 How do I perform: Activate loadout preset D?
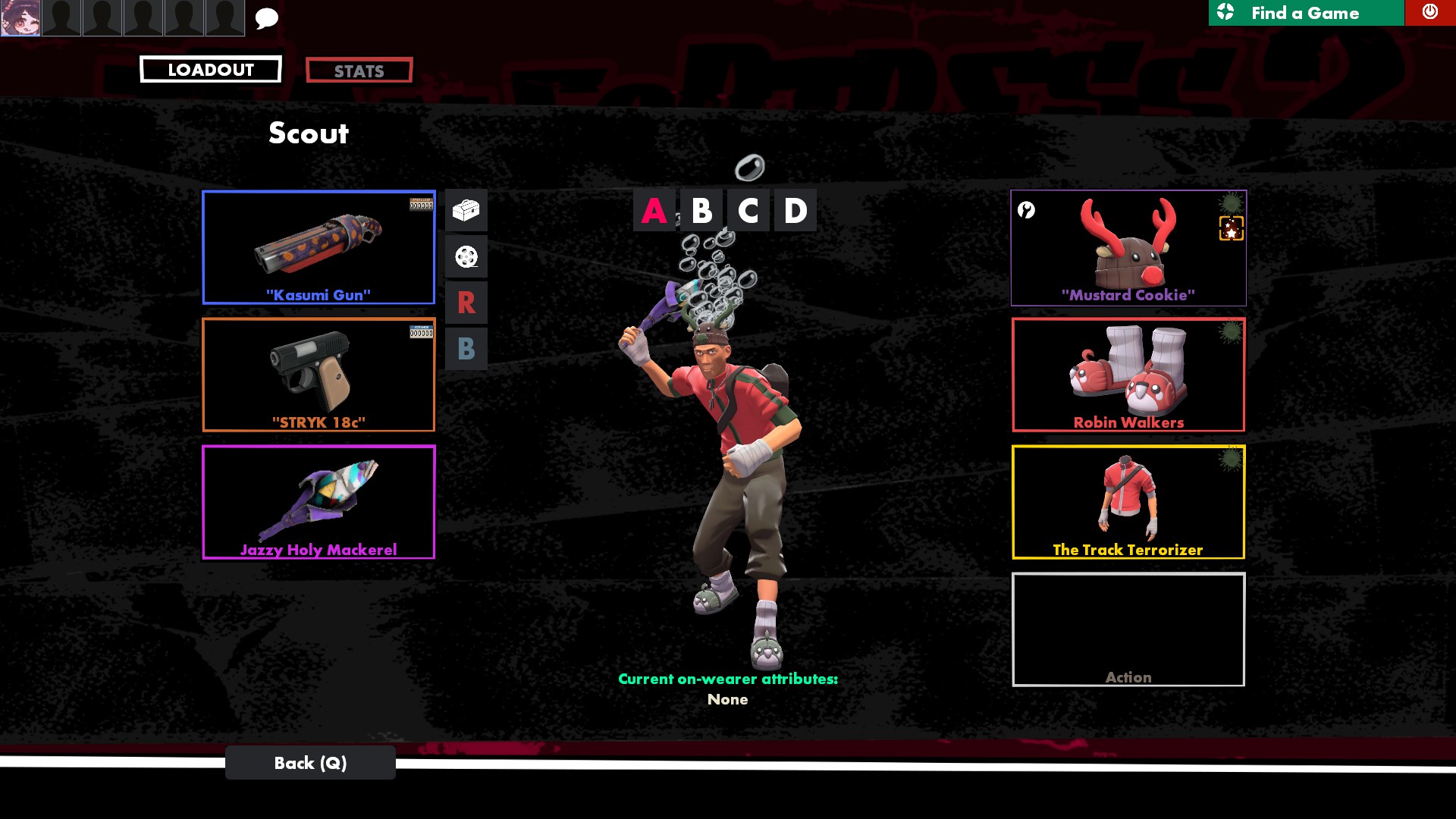click(x=795, y=211)
